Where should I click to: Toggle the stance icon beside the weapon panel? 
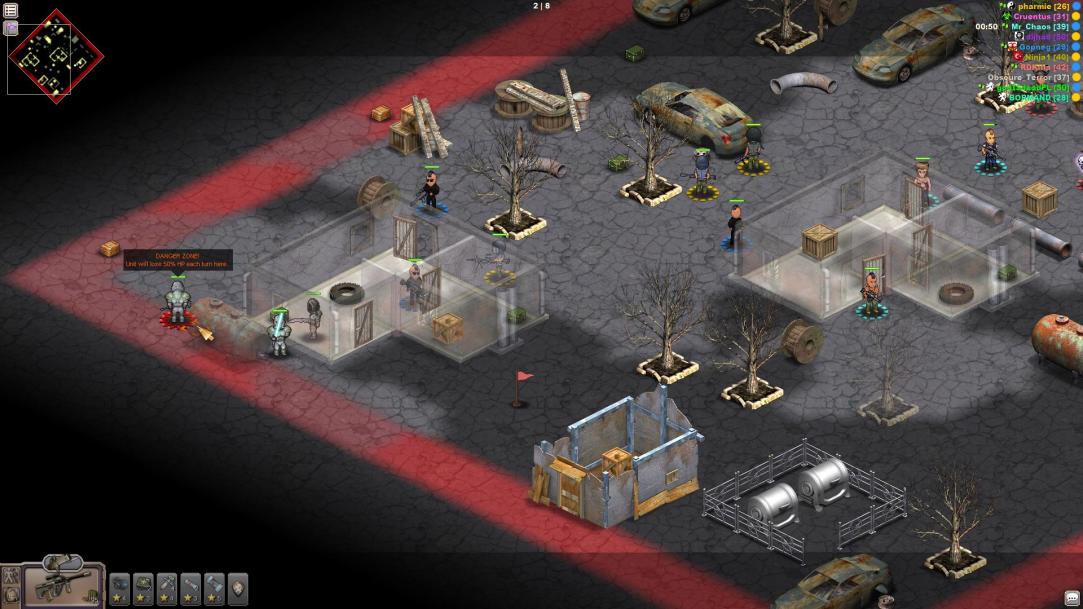click(x=11, y=575)
